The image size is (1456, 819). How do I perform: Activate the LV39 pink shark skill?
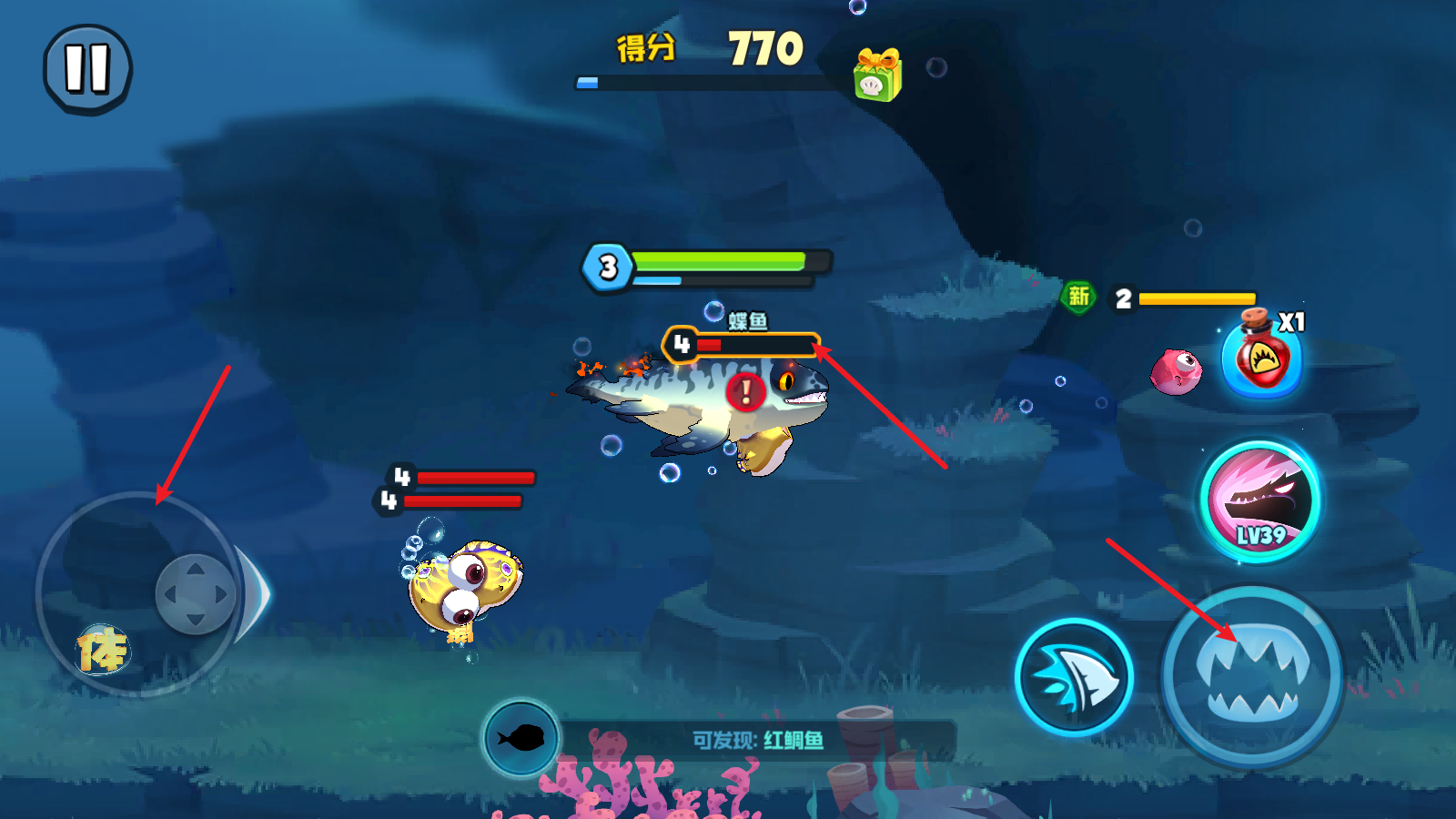1260,500
